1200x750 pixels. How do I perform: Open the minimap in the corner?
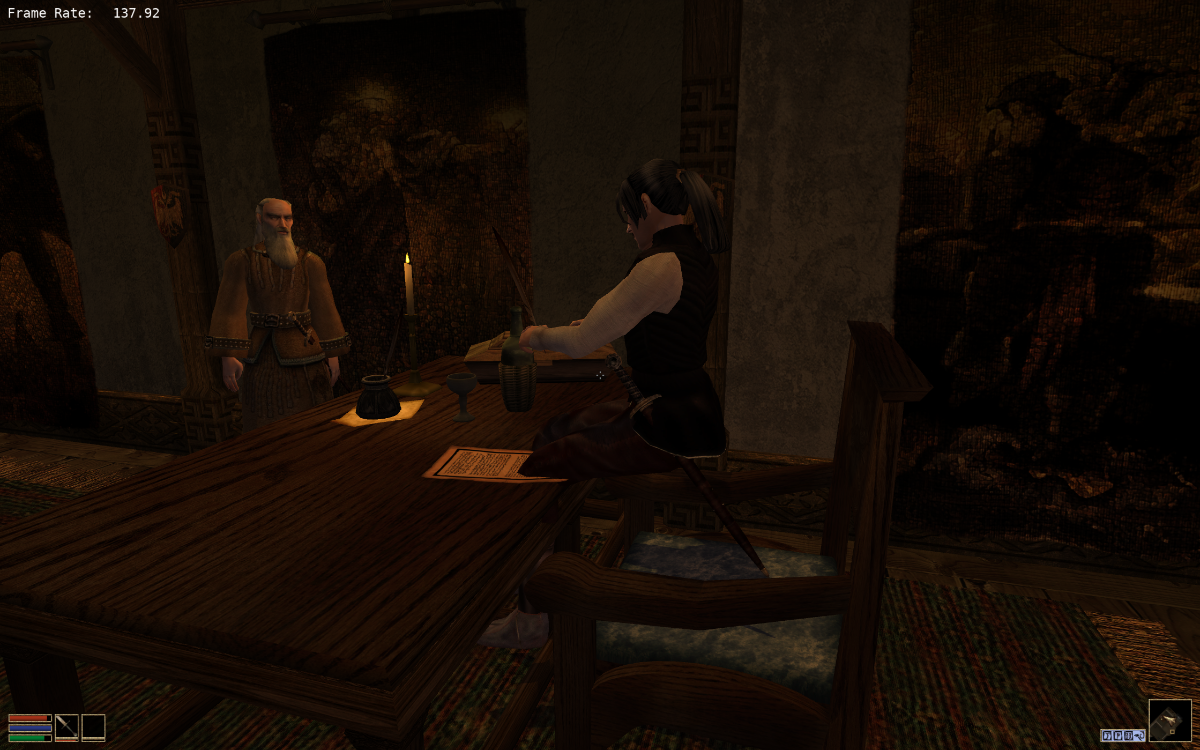(x=1170, y=720)
